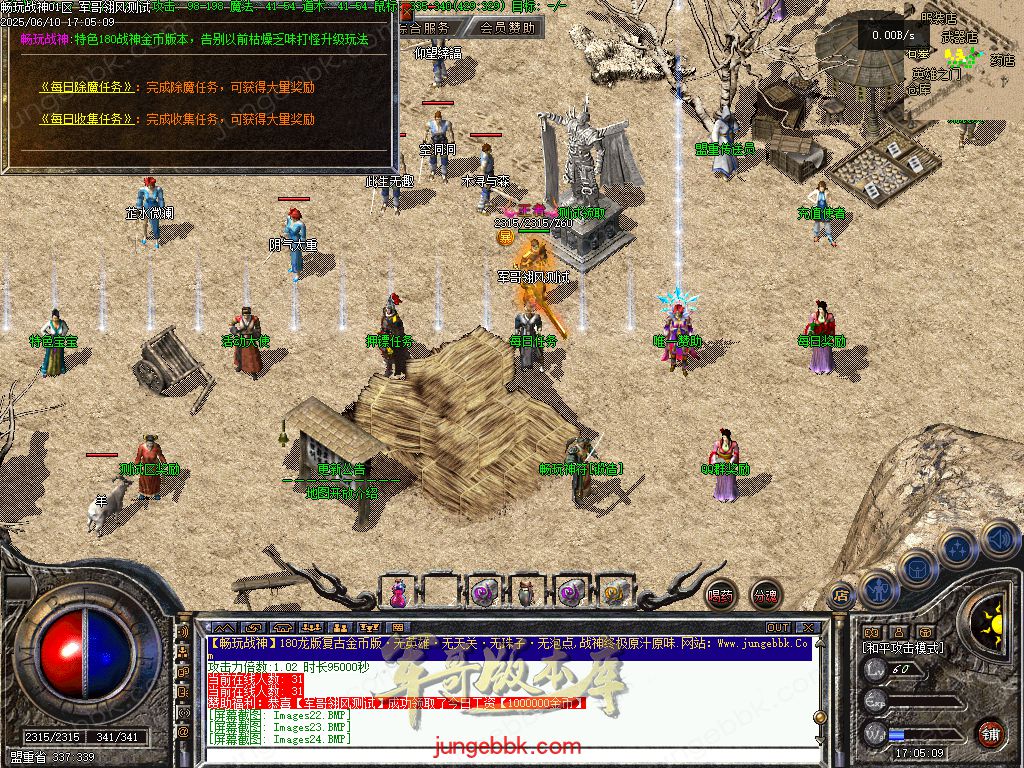This screenshot has height=768, width=1024.
Task: Click the red 铺 stall button
Action: [x=990, y=731]
